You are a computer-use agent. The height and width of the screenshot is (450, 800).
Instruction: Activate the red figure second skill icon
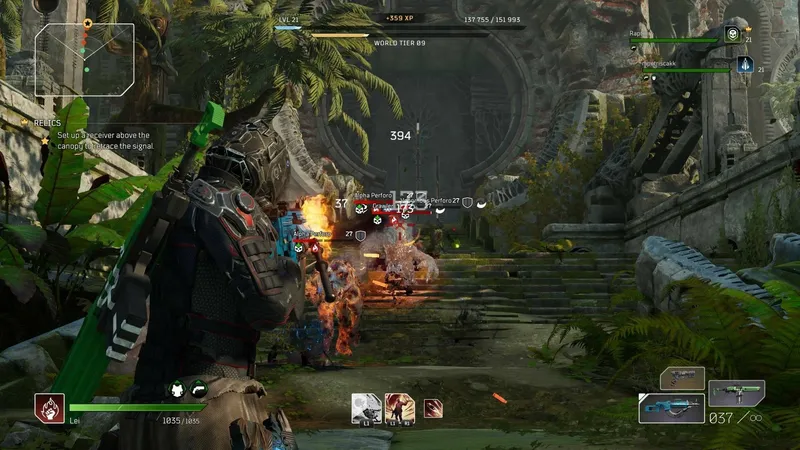tap(399, 407)
